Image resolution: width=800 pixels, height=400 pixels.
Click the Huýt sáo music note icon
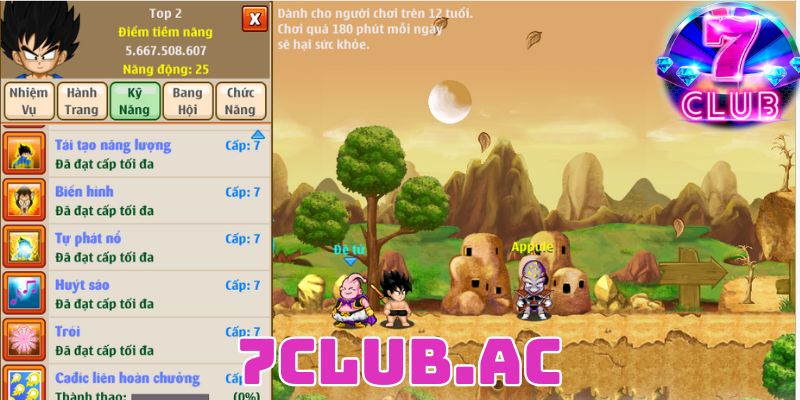tap(23, 293)
